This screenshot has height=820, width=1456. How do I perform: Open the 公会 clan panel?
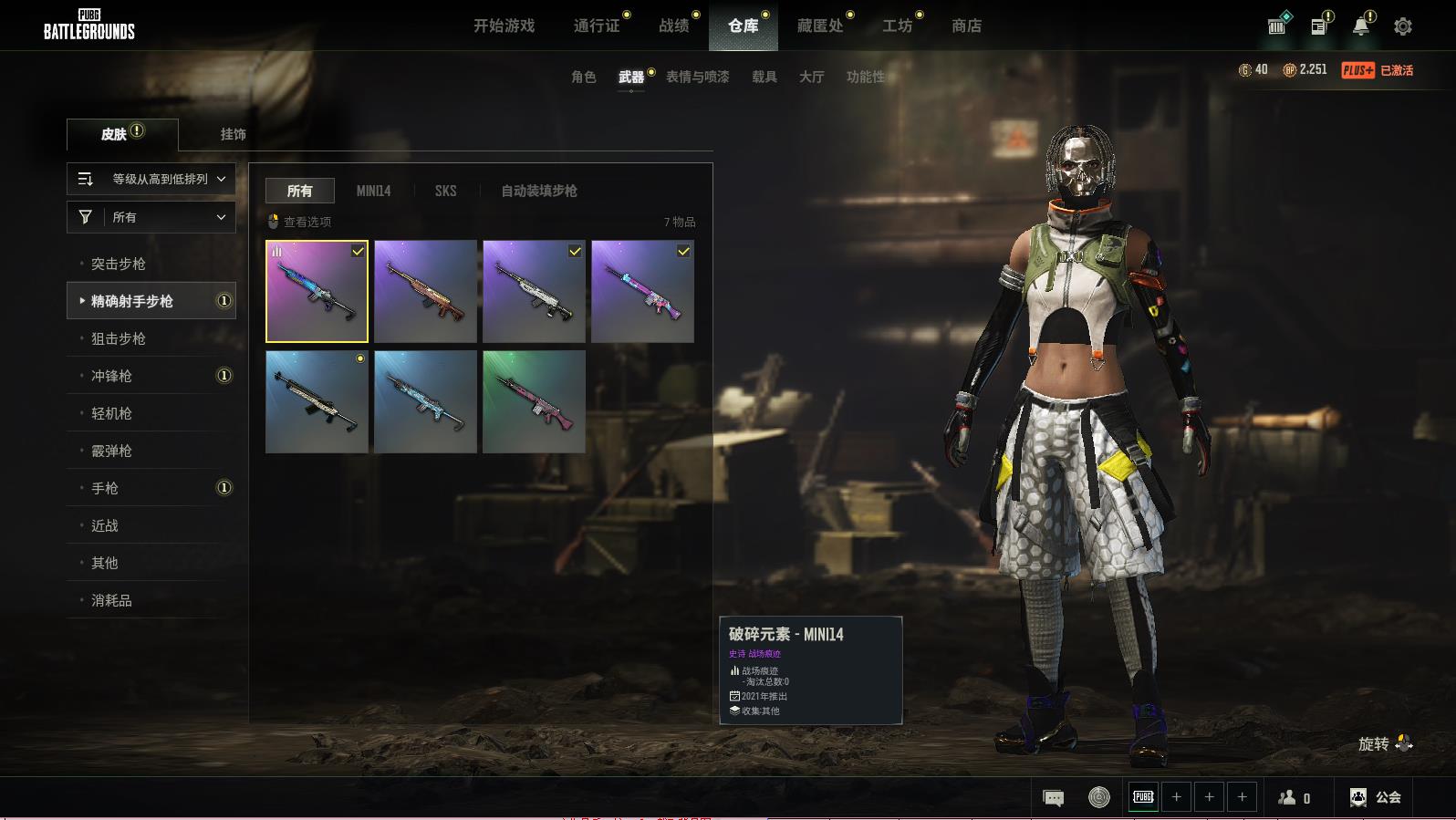(1376, 797)
